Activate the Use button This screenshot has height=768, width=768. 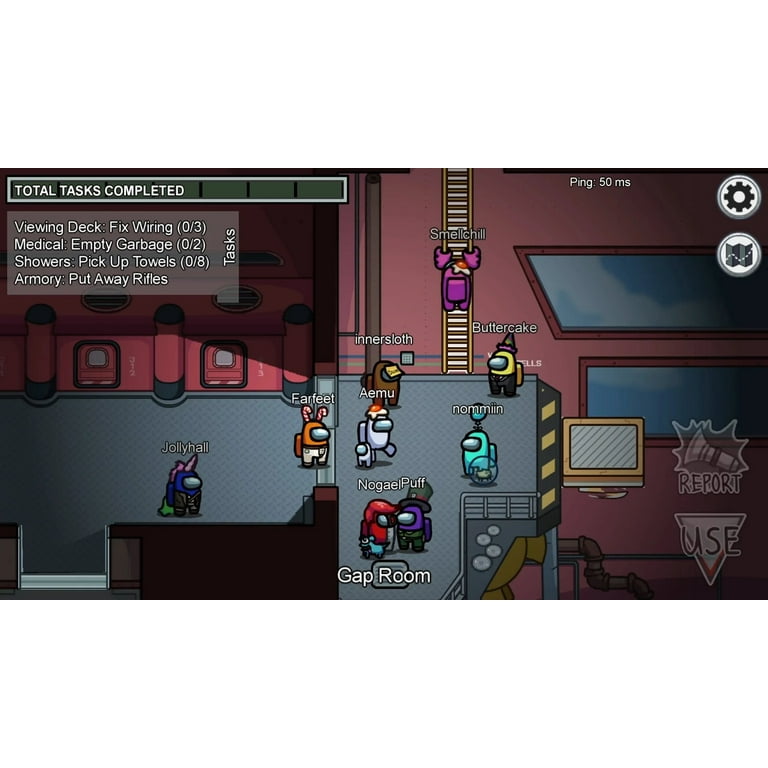[710, 544]
